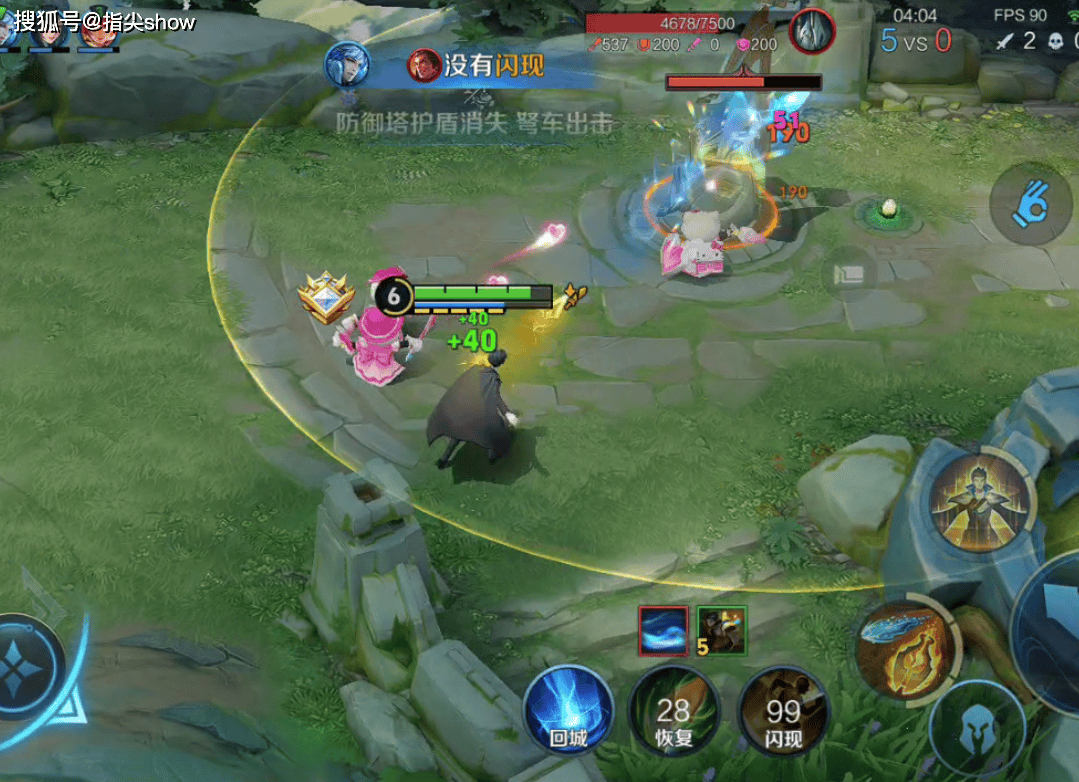Select the red-haired teammate avatar
The image size is (1079, 782).
point(98,32)
